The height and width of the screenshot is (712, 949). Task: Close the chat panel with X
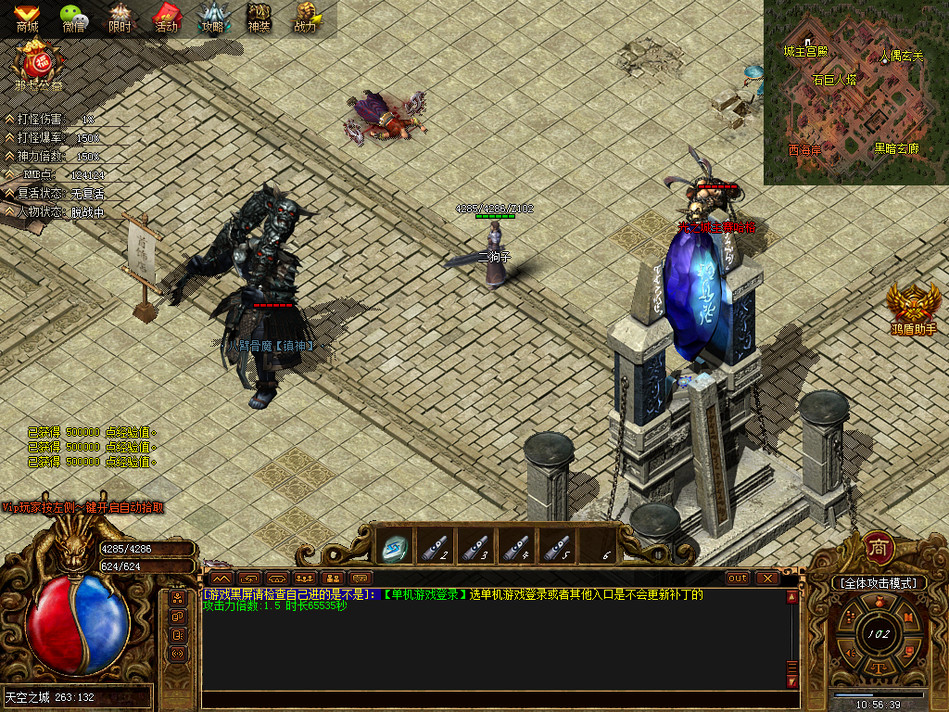[x=766, y=578]
